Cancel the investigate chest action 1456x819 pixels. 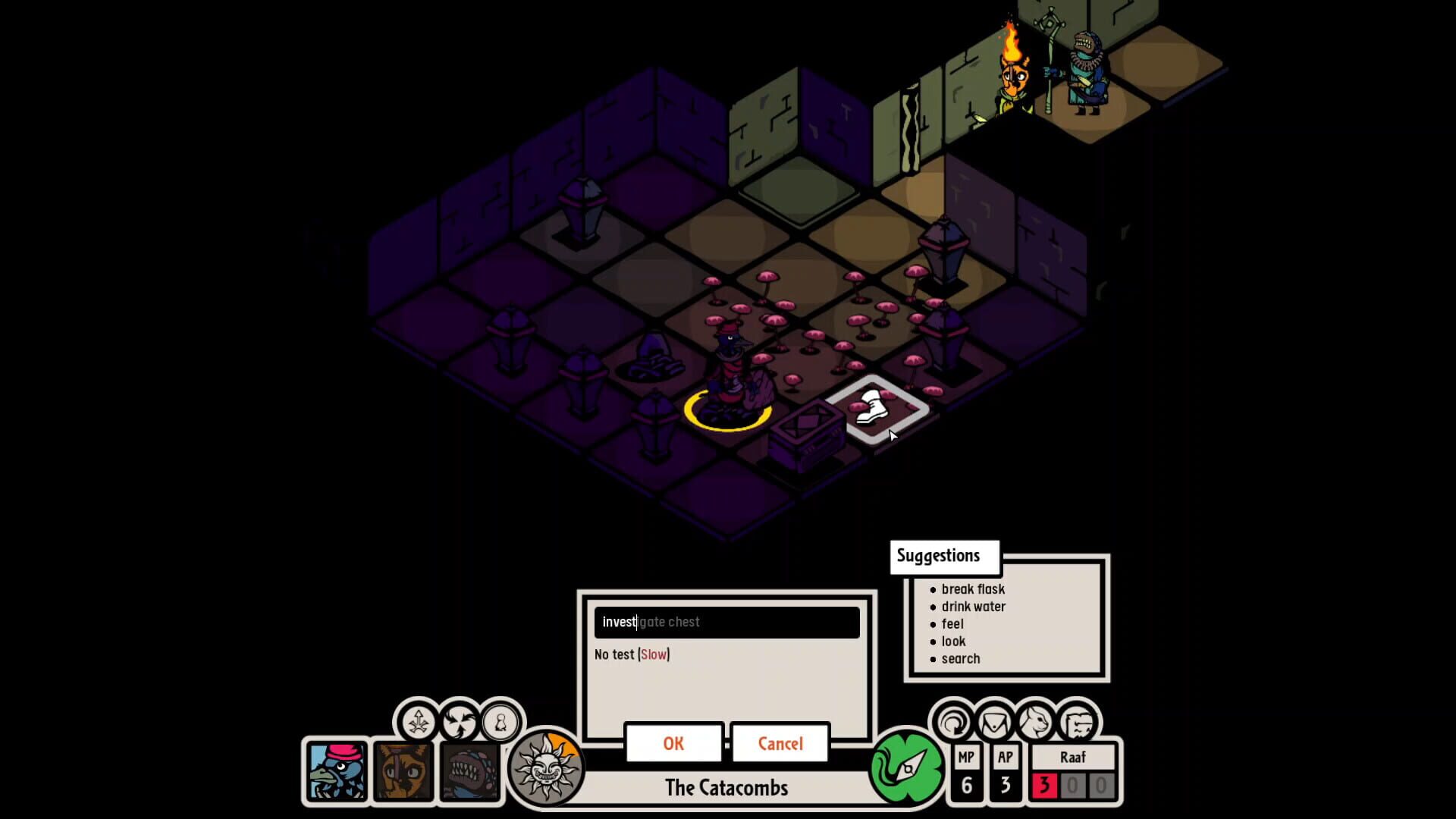780,744
